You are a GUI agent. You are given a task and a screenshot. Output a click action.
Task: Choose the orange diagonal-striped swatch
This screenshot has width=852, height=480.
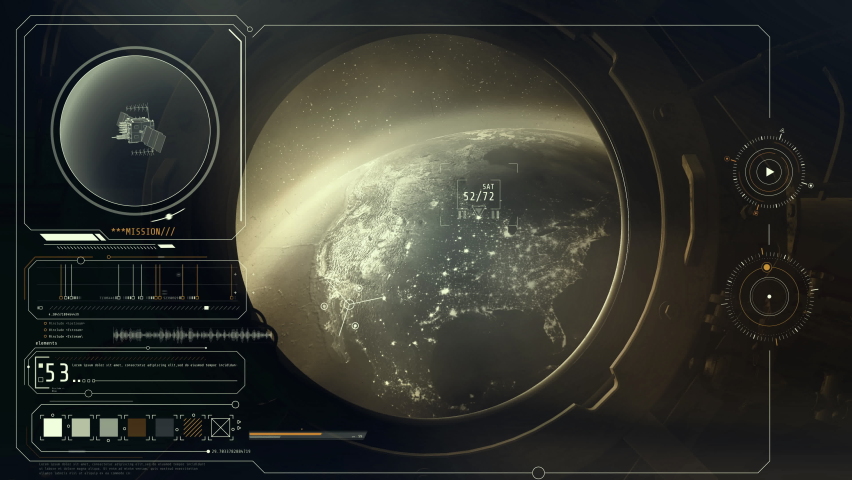(193, 428)
